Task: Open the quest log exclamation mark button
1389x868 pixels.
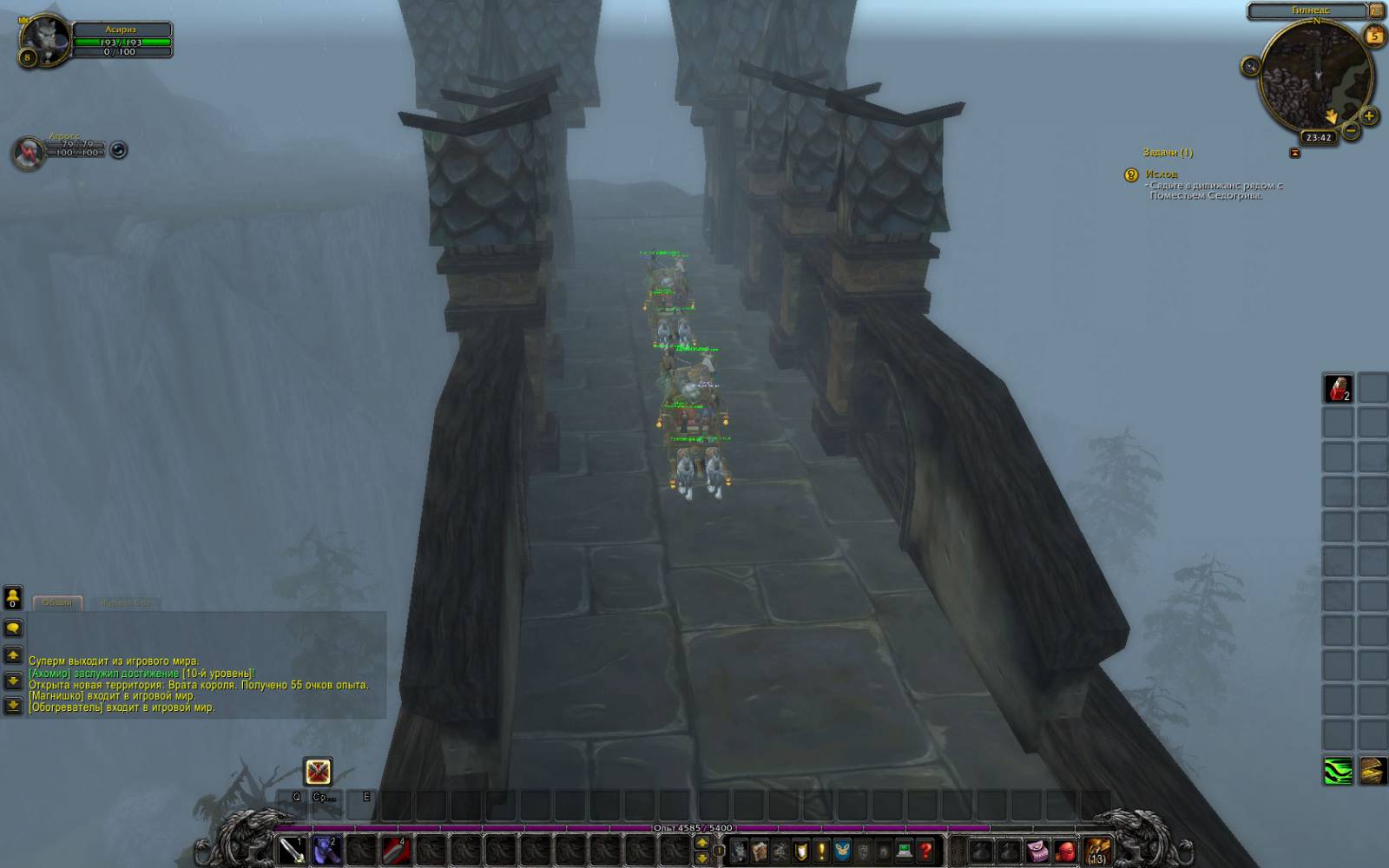Action: [821, 851]
